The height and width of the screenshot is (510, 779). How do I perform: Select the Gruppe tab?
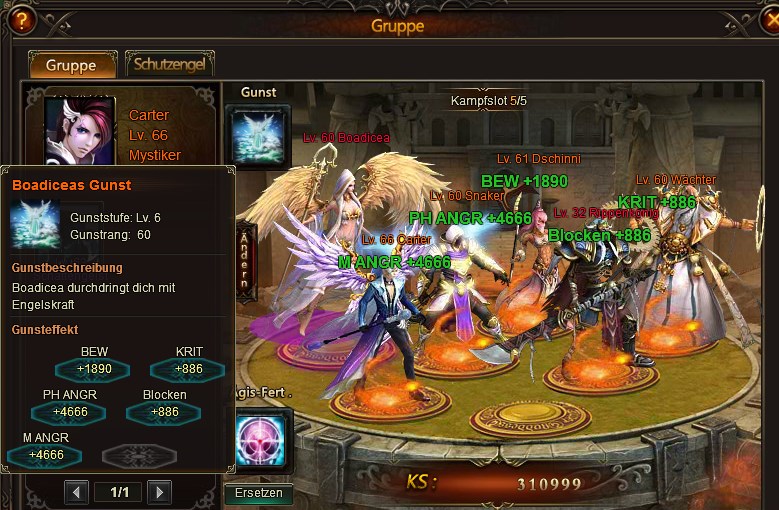(x=71, y=65)
